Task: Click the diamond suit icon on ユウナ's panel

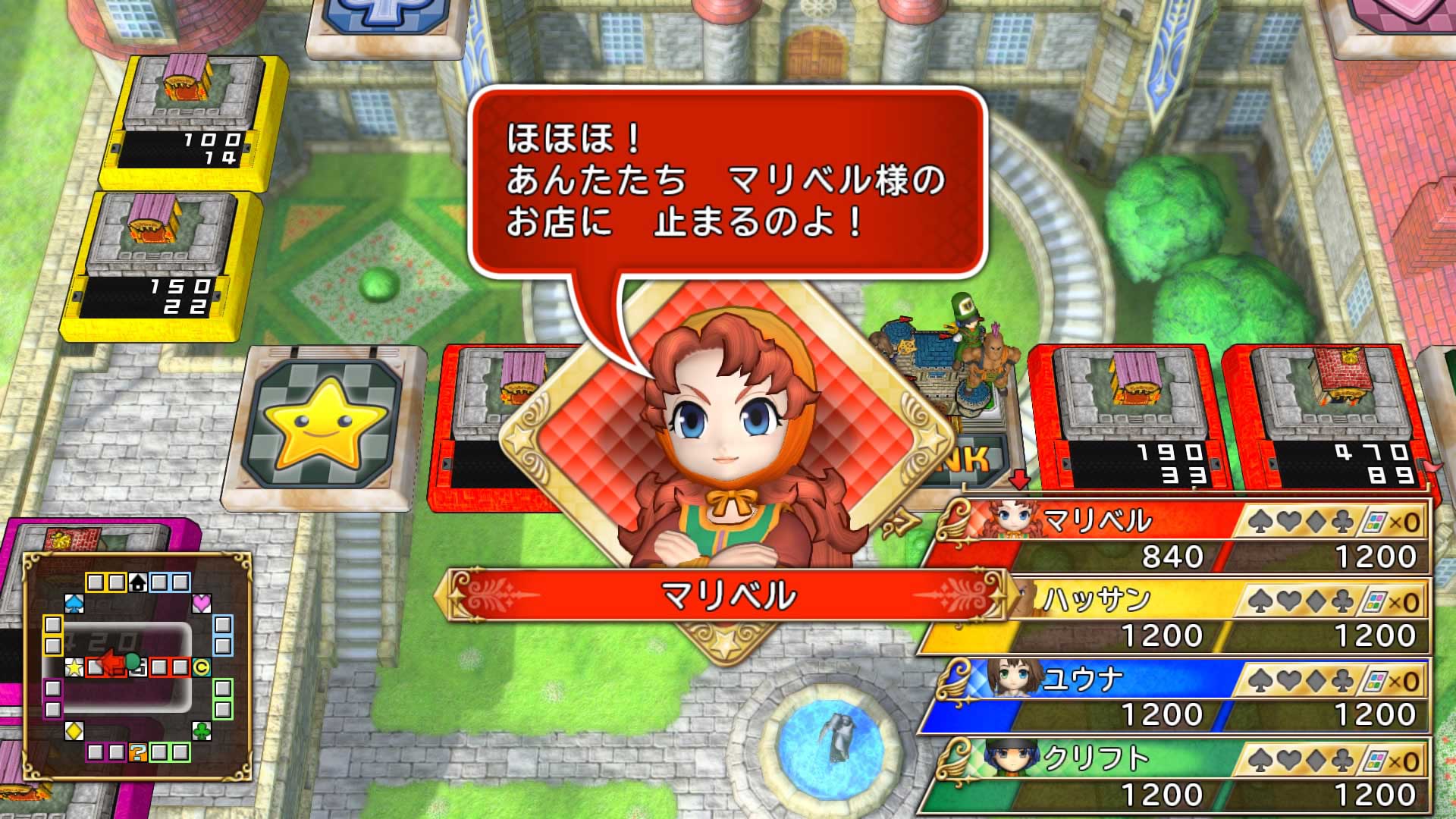Action: [1316, 680]
